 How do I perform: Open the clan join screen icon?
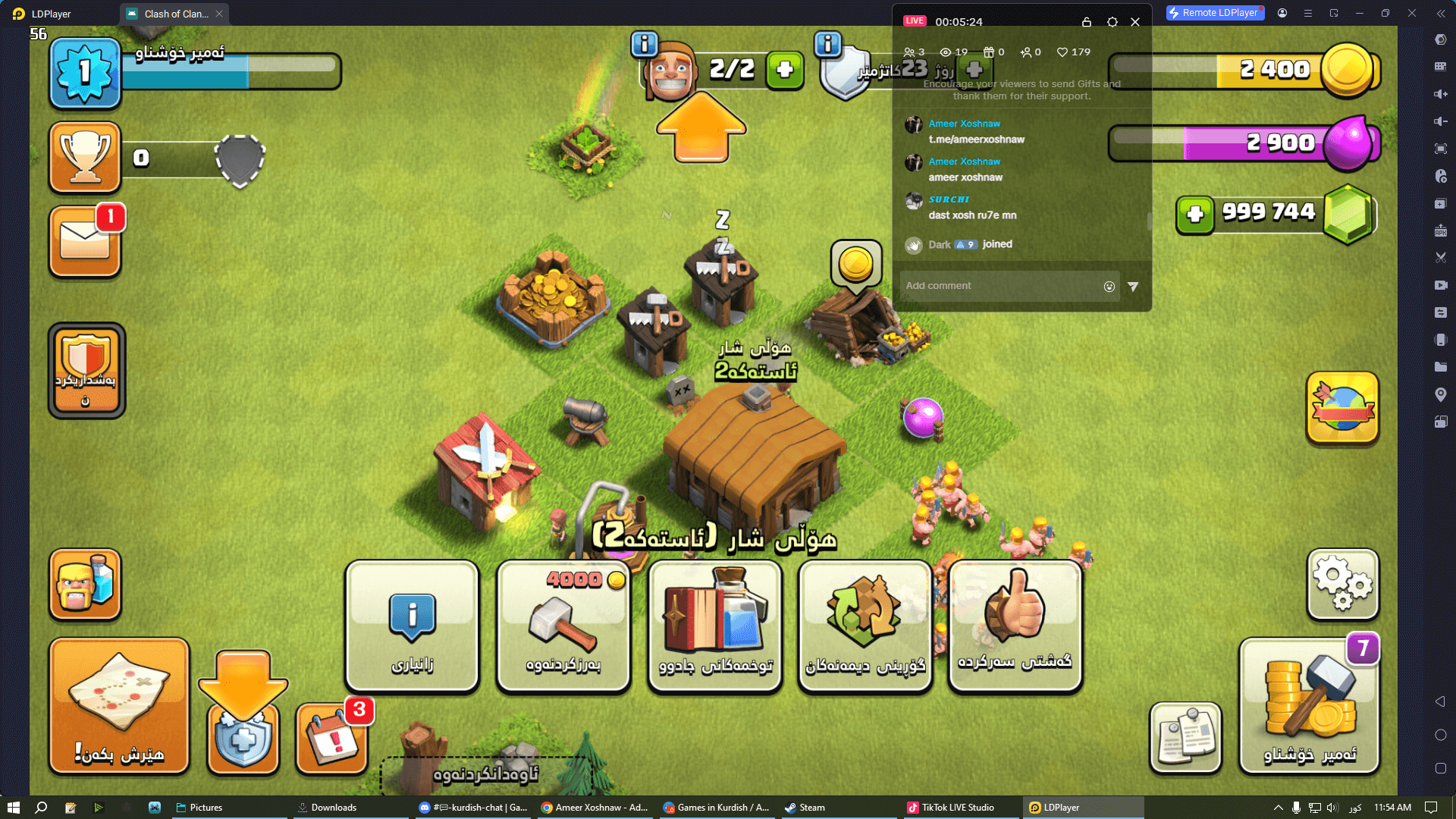point(85,369)
